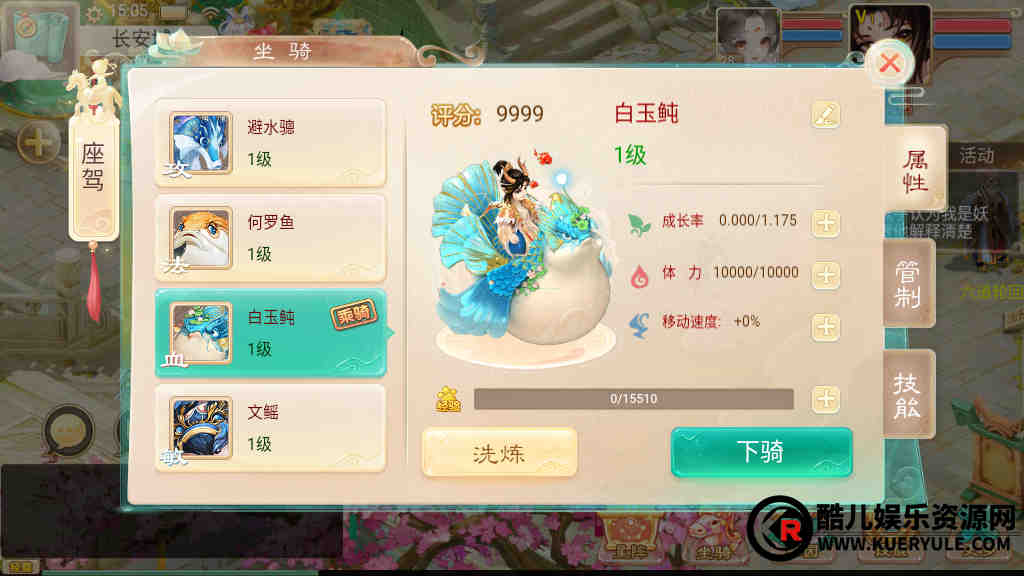Open the 管制 tab
Viewport: 1024px width, 576px height.
909,284
